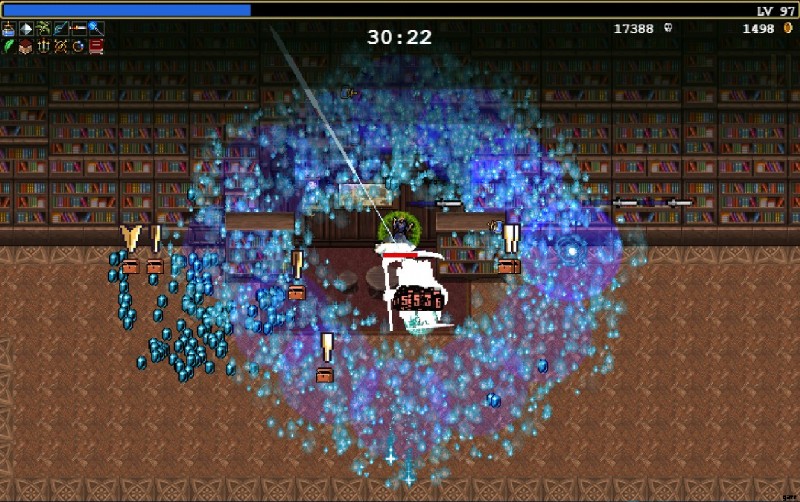Select the blue water flask weapon icon
800x502 pixels.
pyautogui.click(x=9, y=28)
